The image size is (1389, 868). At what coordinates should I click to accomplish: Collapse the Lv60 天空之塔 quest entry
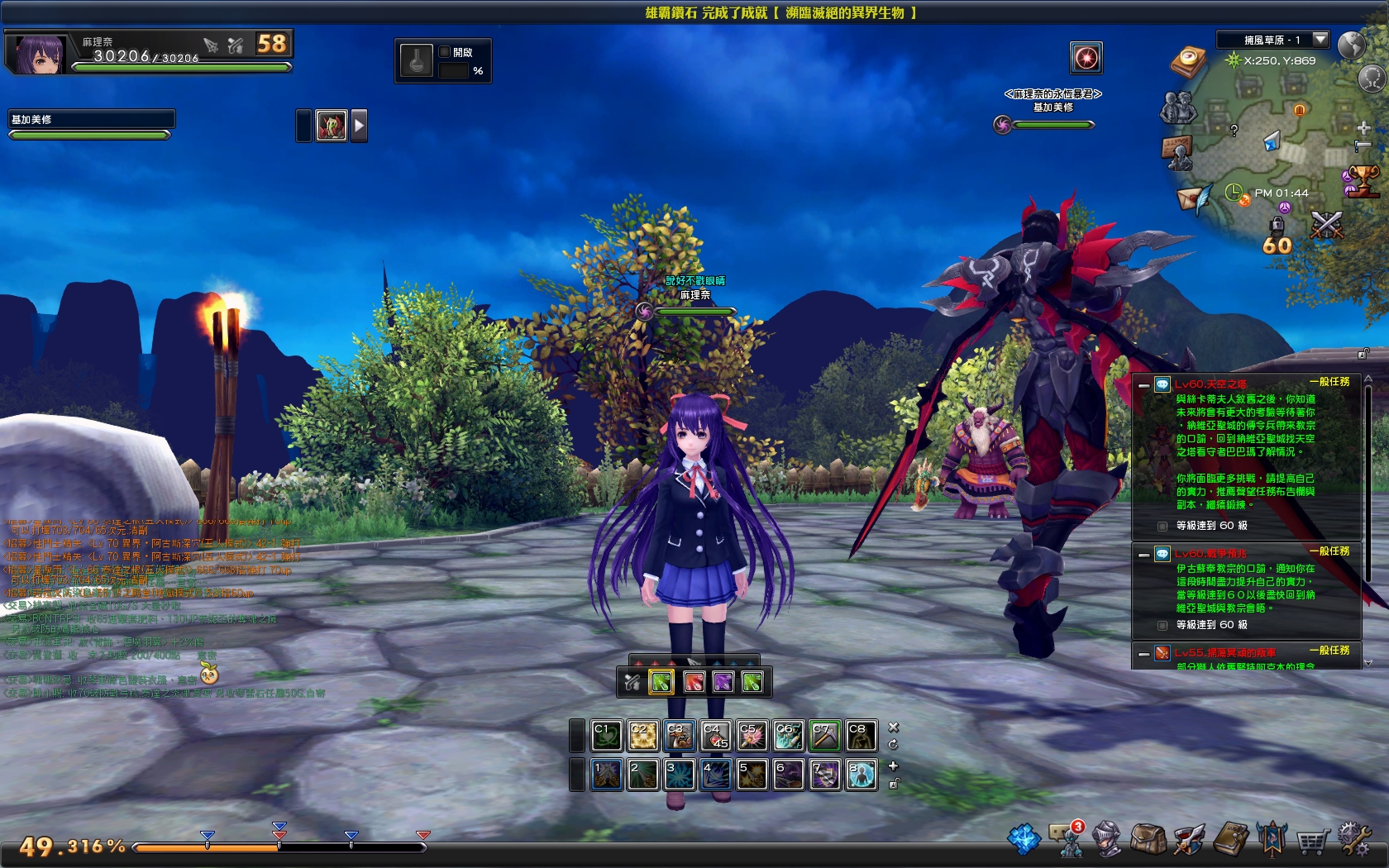[x=1145, y=384]
